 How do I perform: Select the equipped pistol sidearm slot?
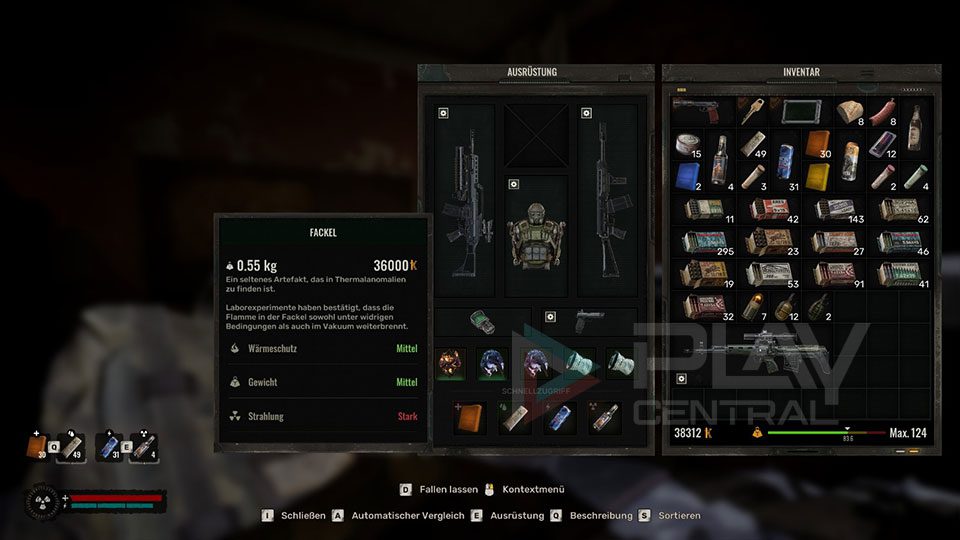[589, 322]
